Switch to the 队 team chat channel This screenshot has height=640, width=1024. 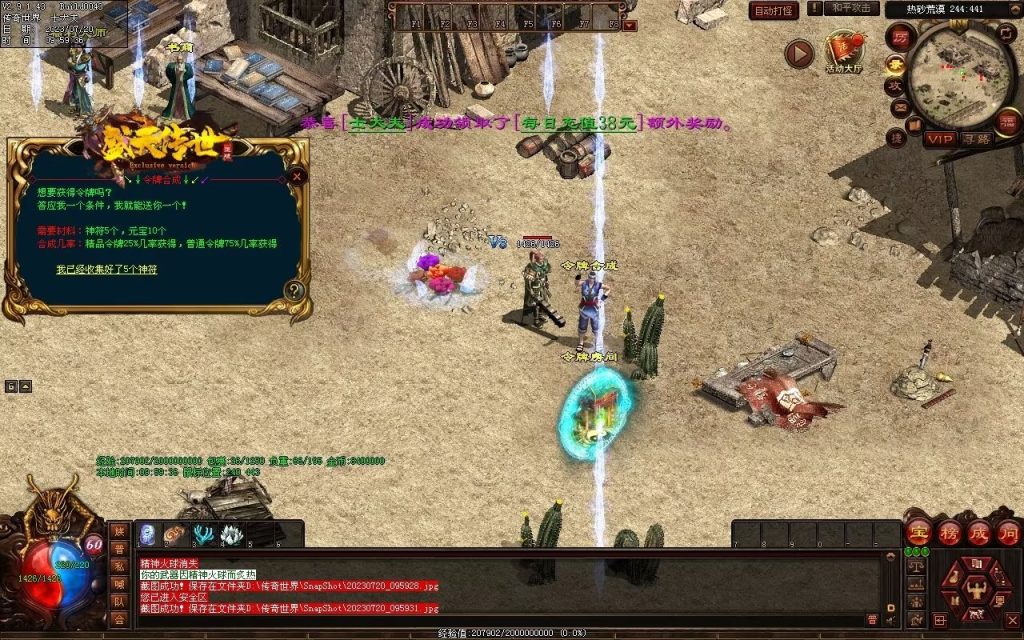tap(119, 601)
